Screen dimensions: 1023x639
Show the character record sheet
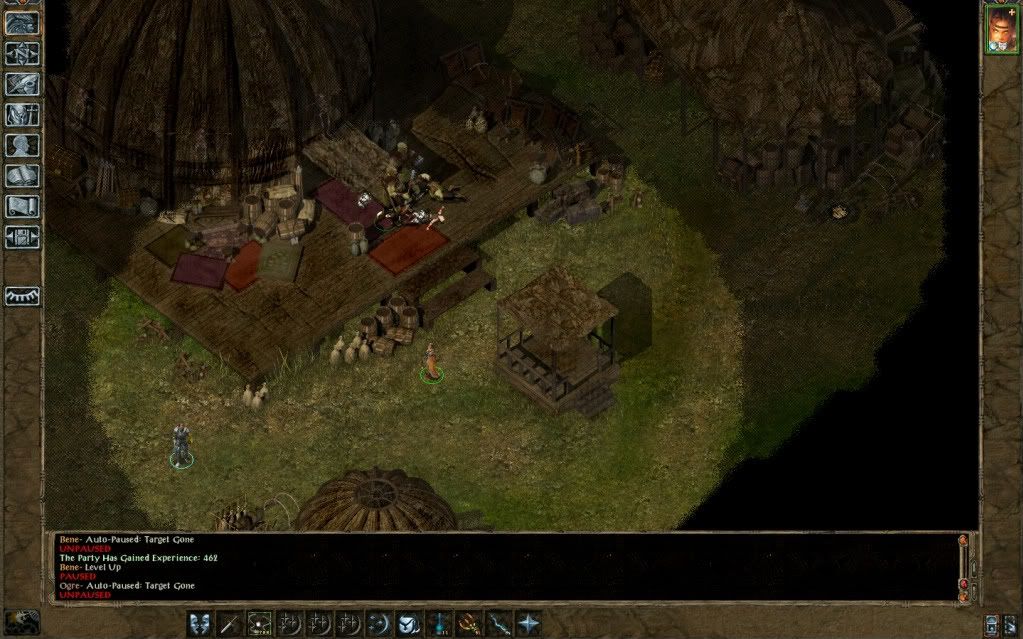22,145
